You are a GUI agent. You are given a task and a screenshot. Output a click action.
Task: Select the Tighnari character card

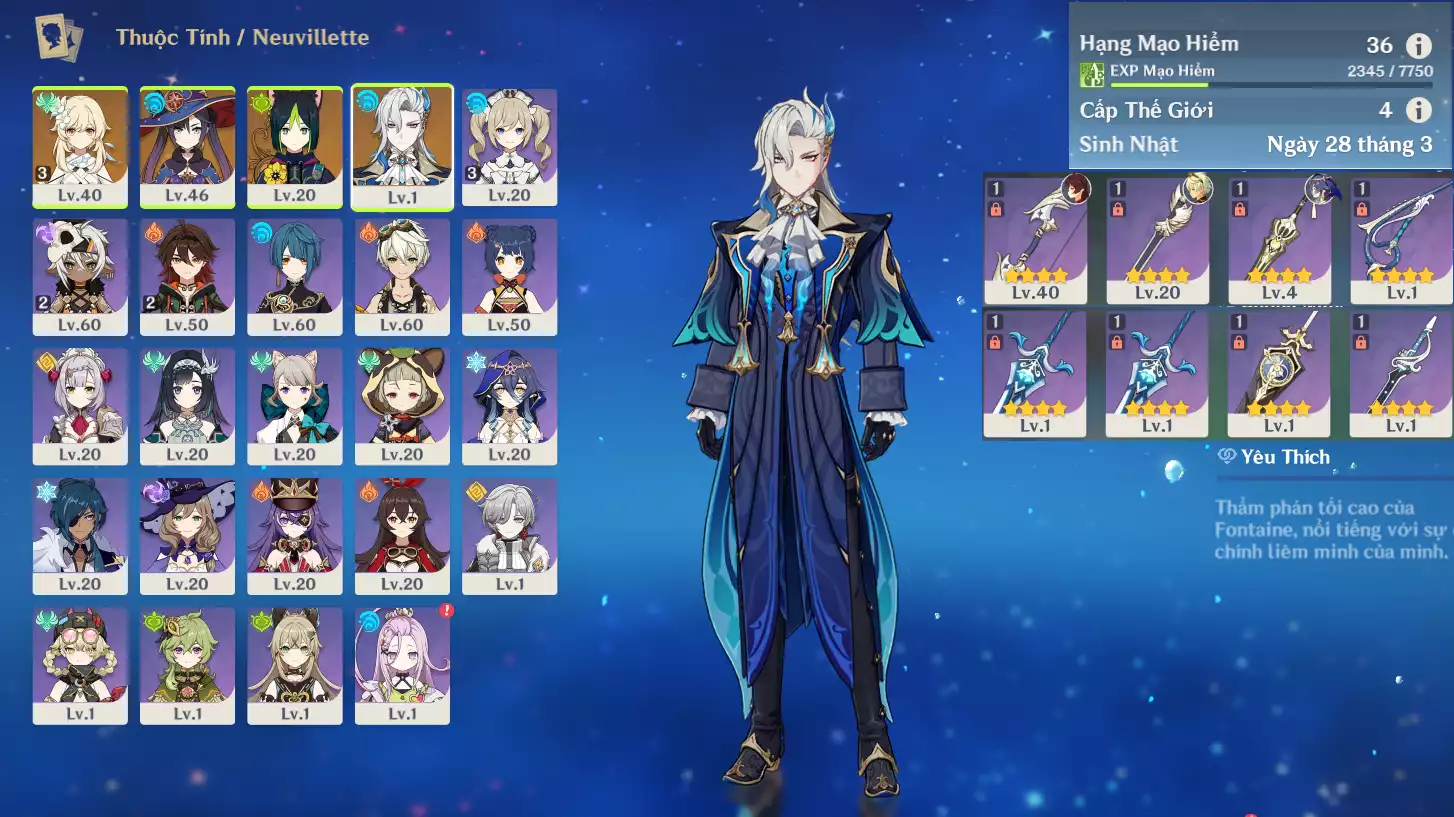pyautogui.click(x=294, y=146)
